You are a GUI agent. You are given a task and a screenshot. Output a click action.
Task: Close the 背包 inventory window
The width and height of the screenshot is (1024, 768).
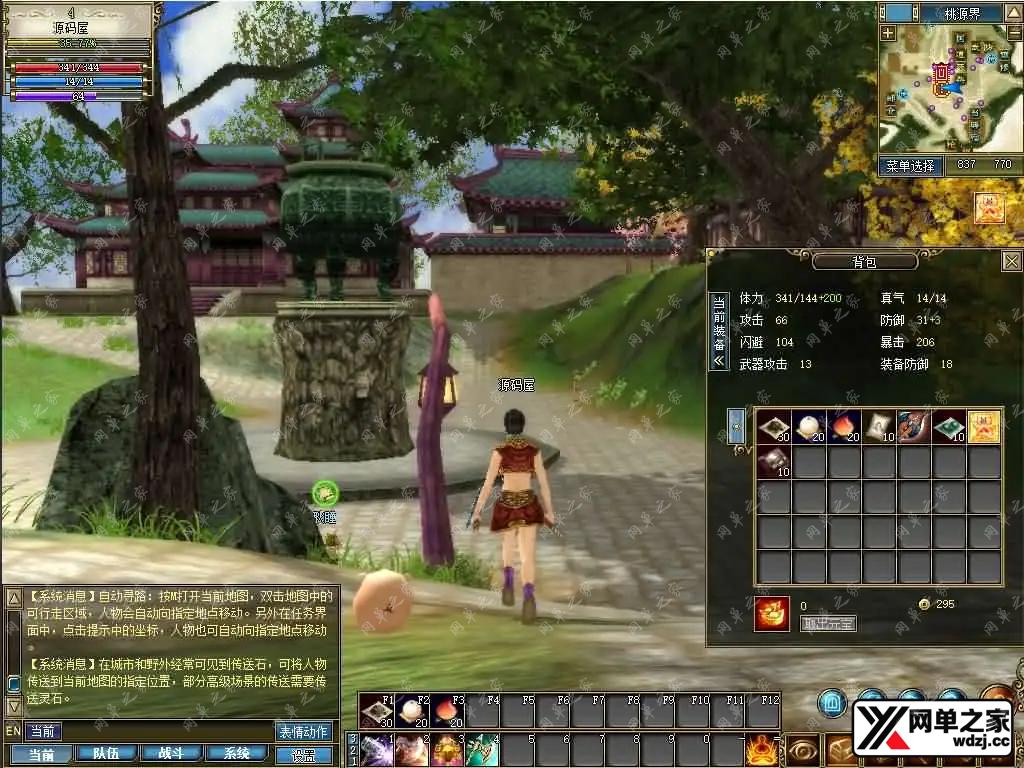pos(1011,261)
